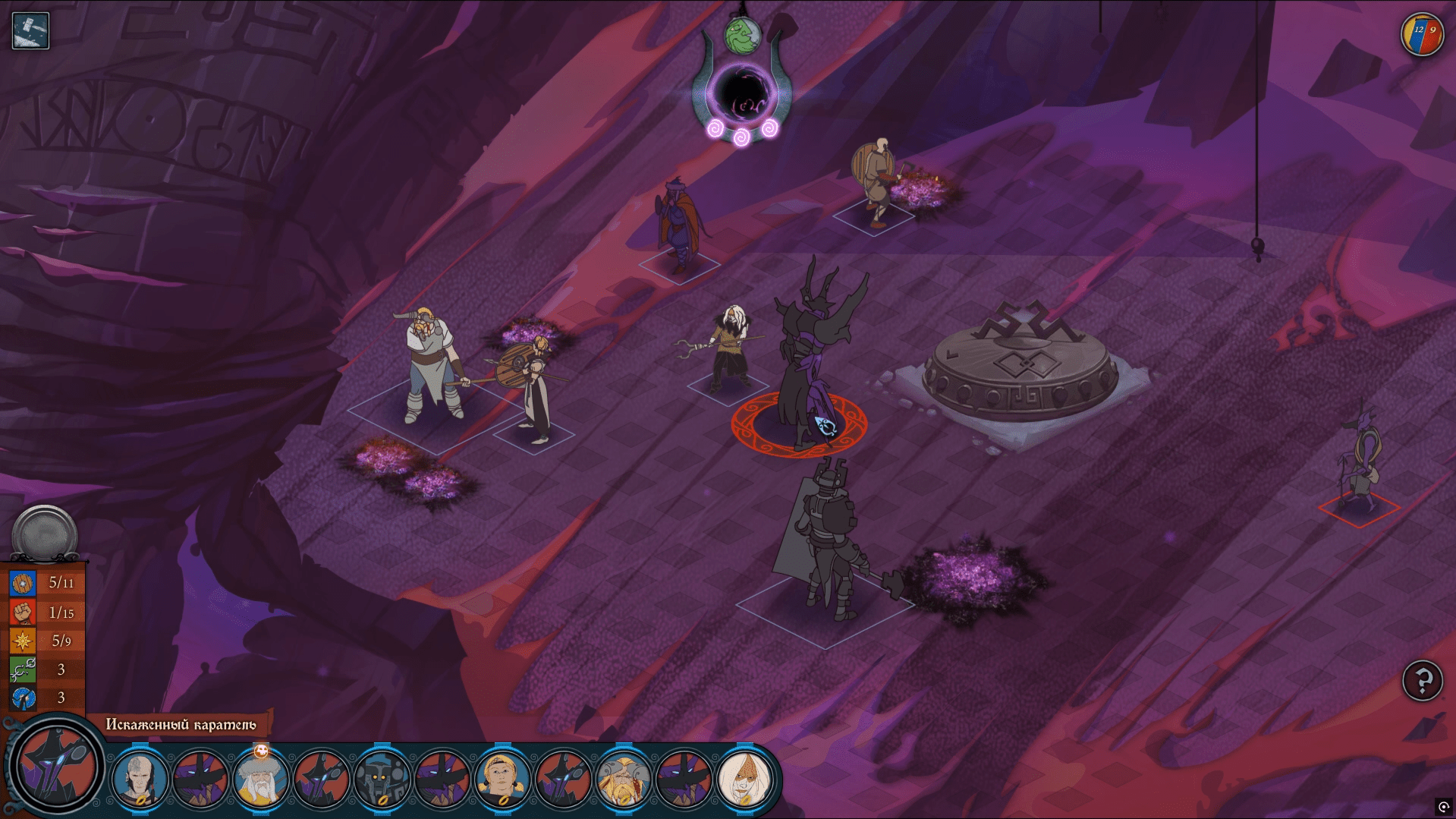Select the horned-helmet varl's turn portrait
This screenshot has width=1456, height=819.
[623, 779]
